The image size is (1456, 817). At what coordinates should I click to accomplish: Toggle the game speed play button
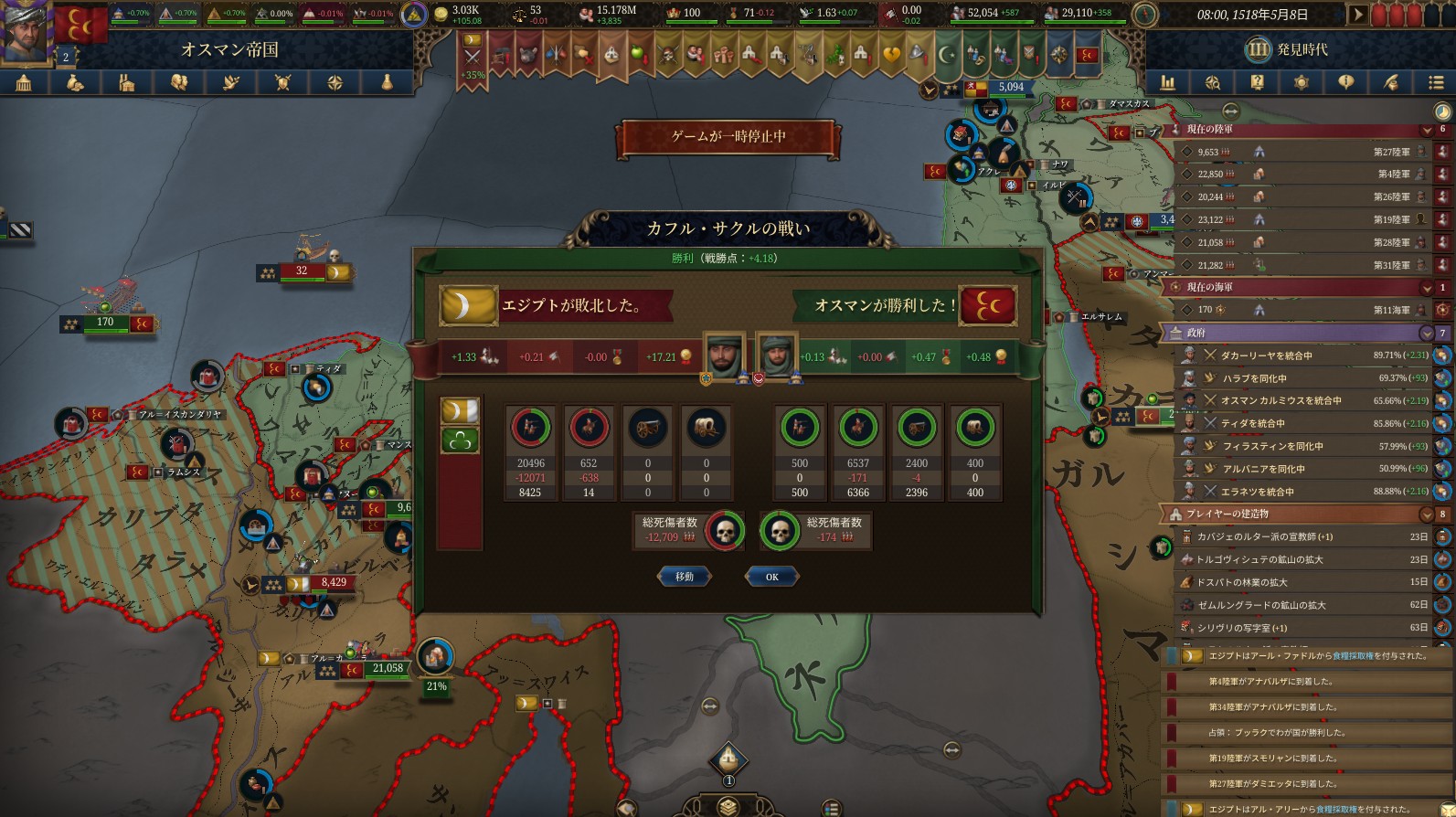coord(1357,15)
